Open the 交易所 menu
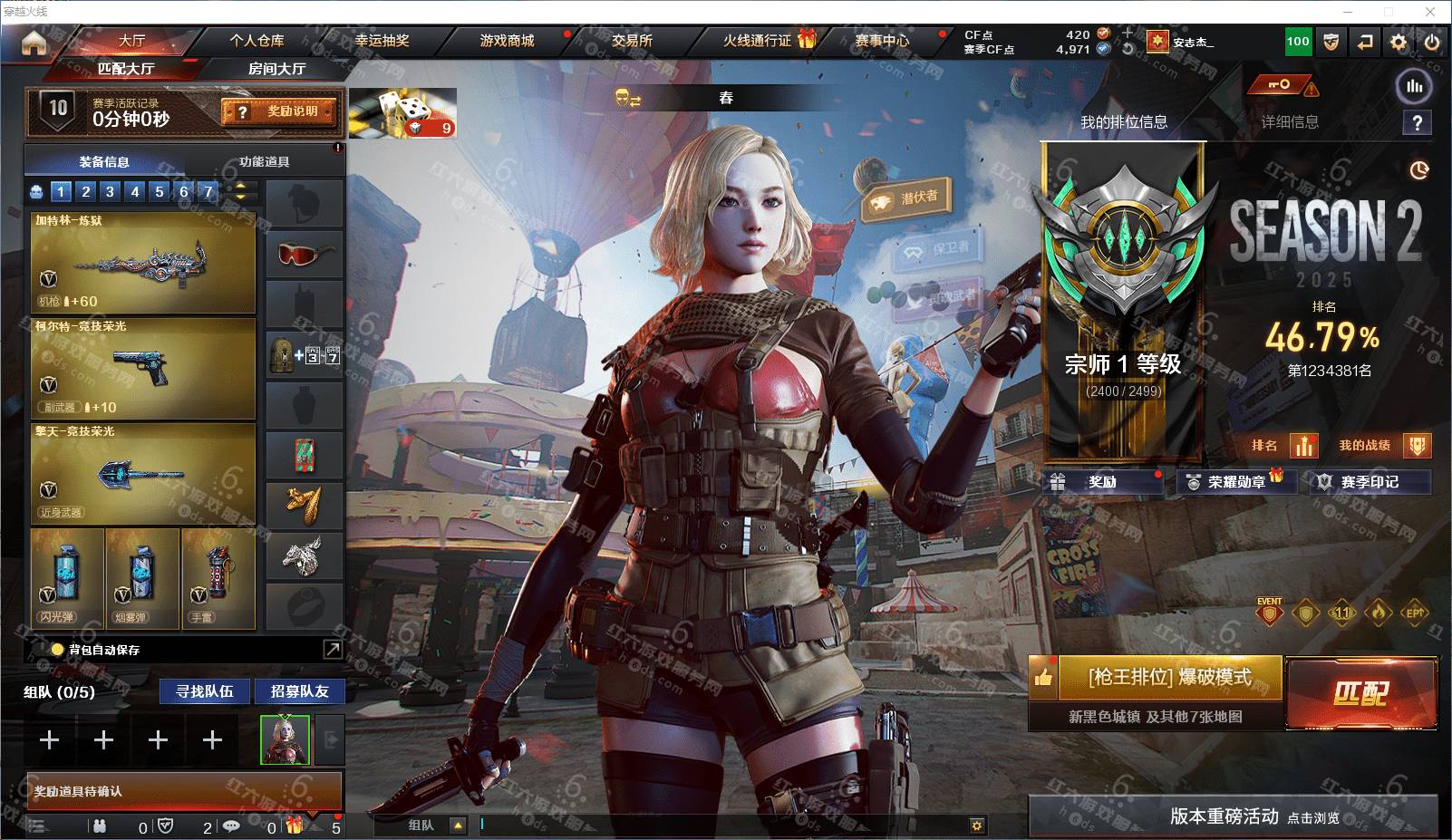The height and width of the screenshot is (840, 1452). pyautogui.click(x=632, y=41)
